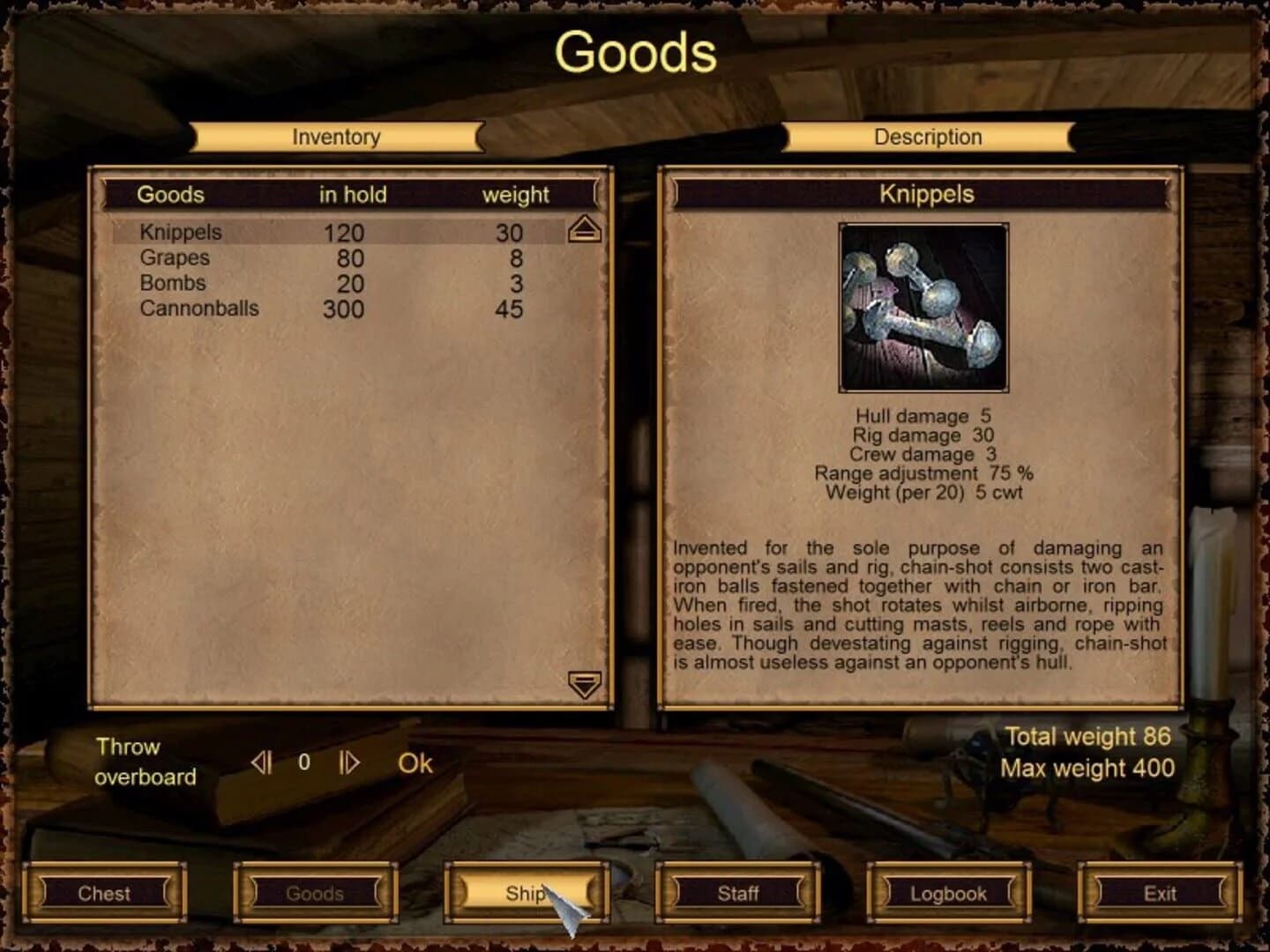The height and width of the screenshot is (952, 1270).
Task: Click the Knippels chain-shot picture
Action: [x=923, y=309]
